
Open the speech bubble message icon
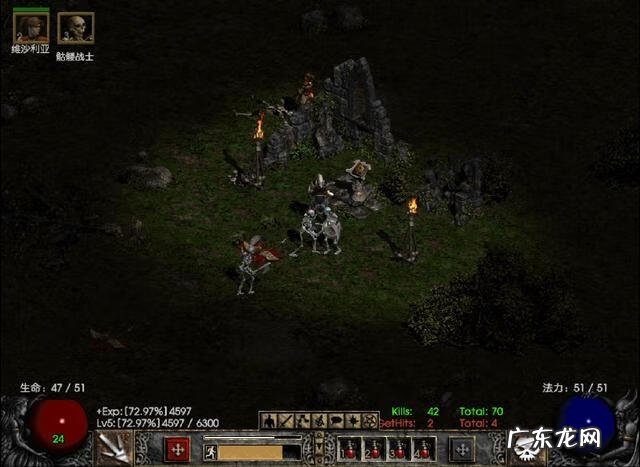[336, 421]
